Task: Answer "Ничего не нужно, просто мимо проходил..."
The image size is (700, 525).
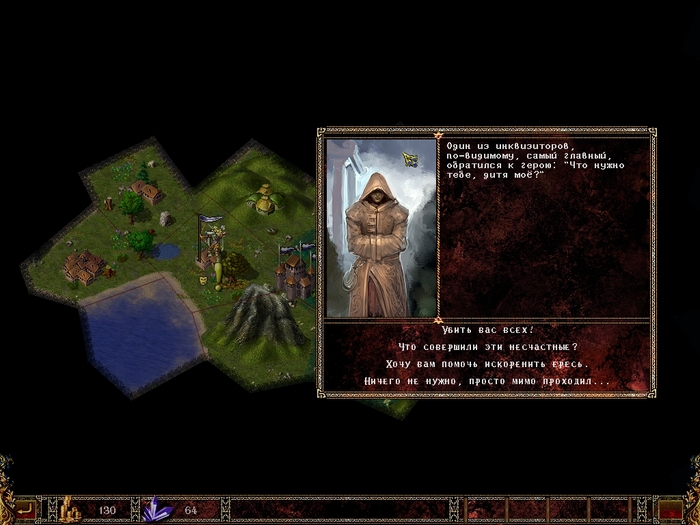Action: pos(487,382)
